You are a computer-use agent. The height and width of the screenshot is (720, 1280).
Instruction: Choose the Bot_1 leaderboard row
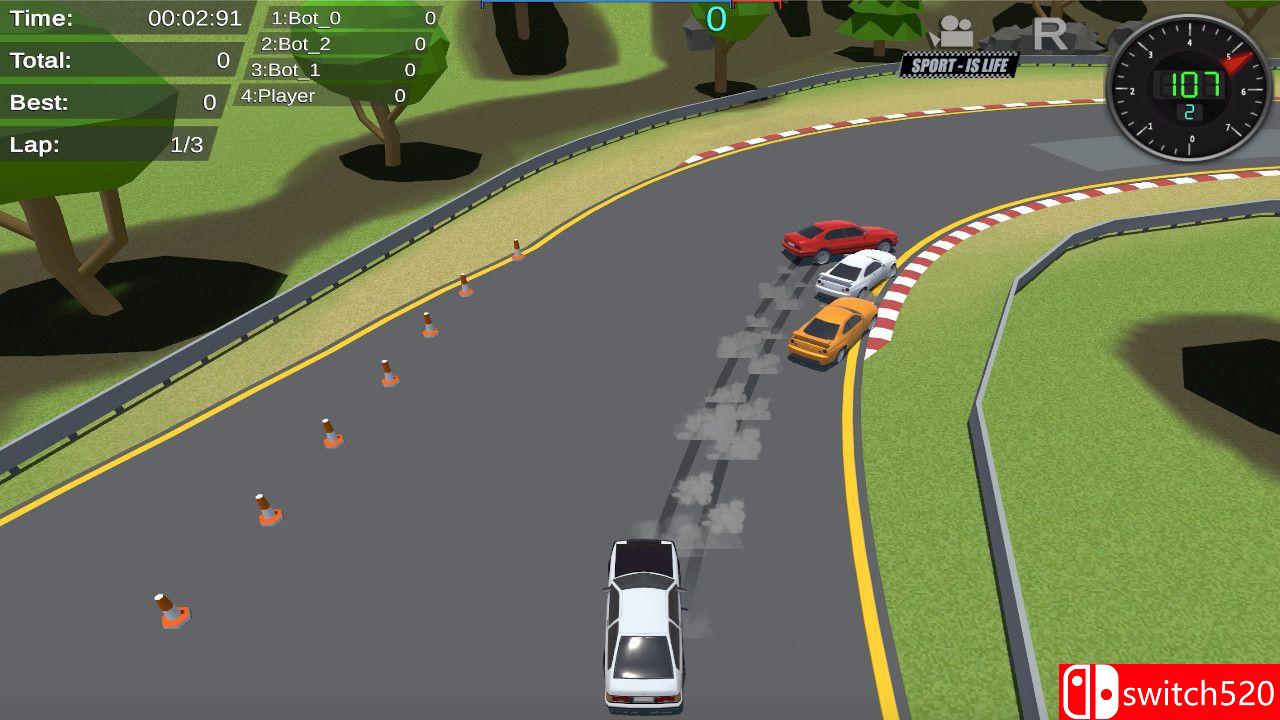(x=332, y=70)
